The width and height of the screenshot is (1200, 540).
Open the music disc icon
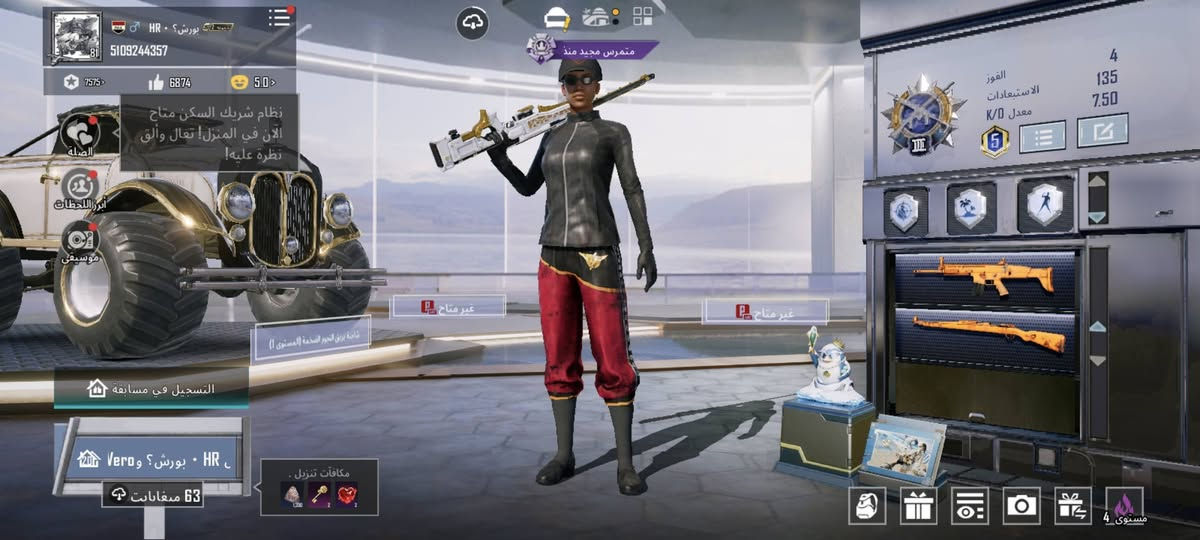click(x=80, y=240)
